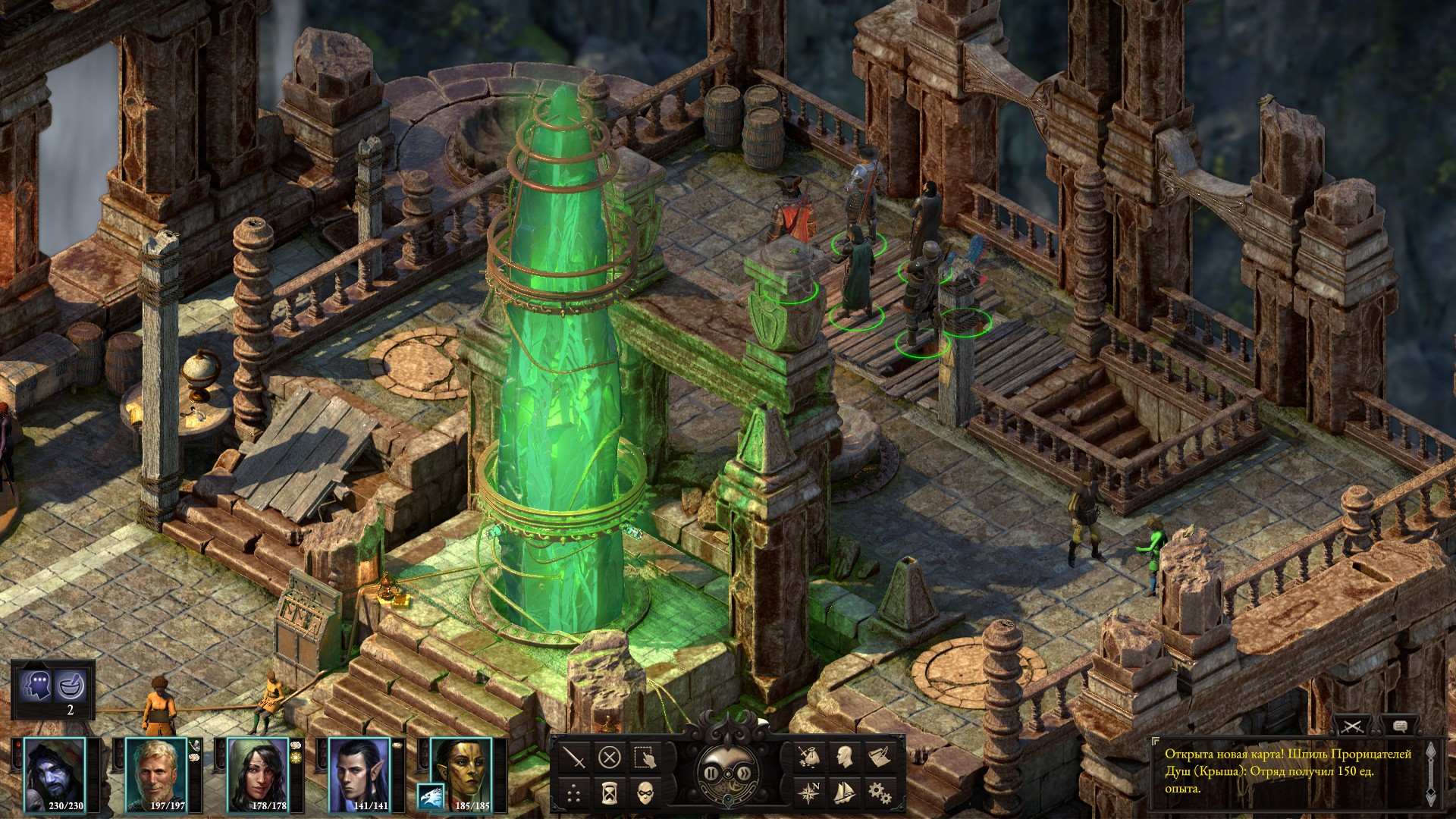The height and width of the screenshot is (819, 1456).
Task: Click the hourglass rest button
Action: click(610, 793)
